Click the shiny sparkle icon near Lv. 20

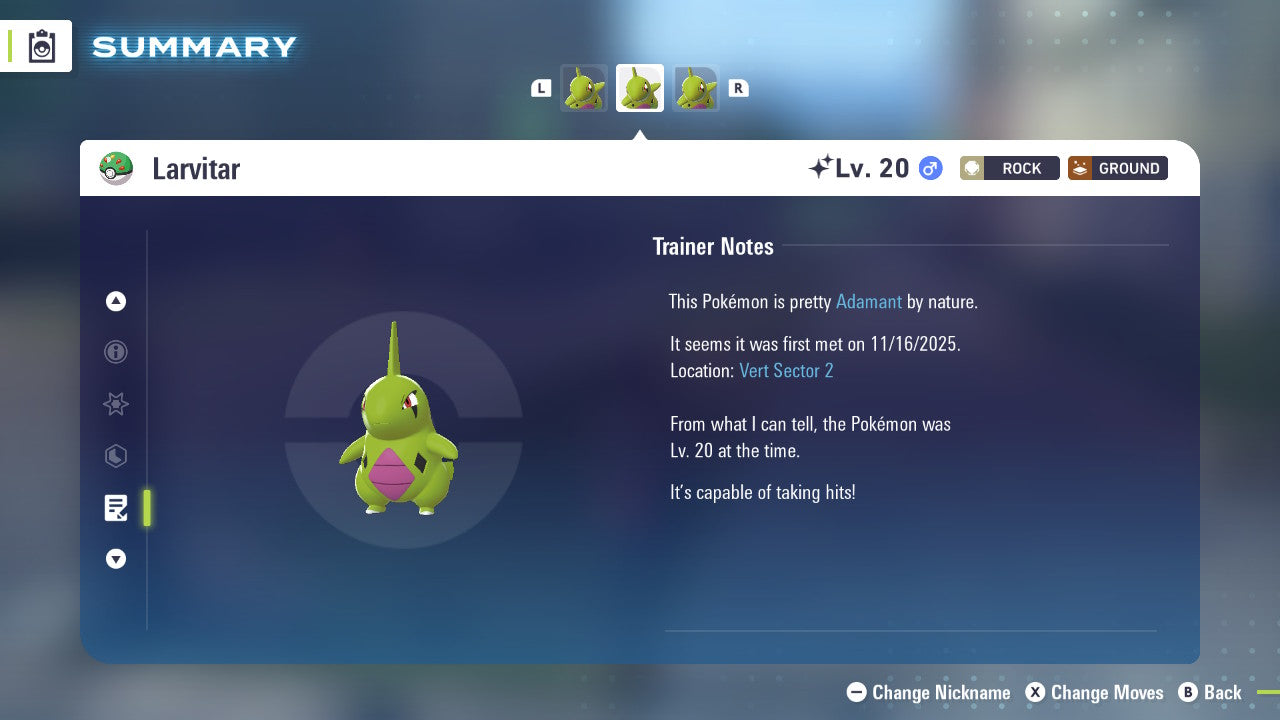coord(820,166)
